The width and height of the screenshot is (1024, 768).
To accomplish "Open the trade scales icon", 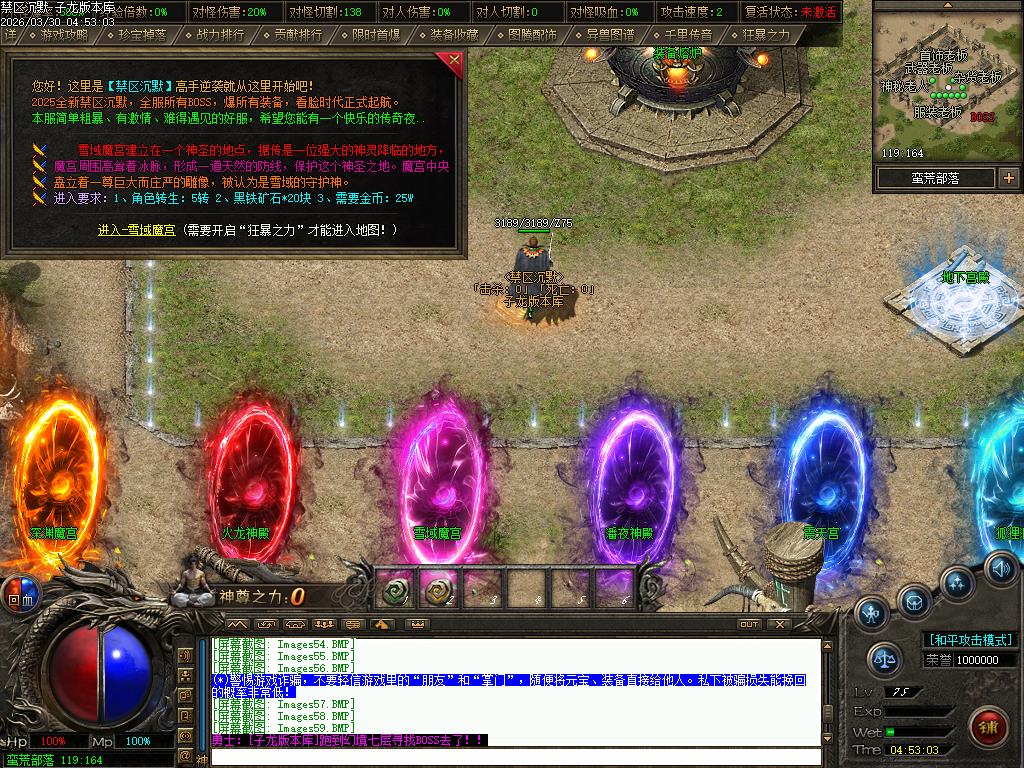I will click(883, 658).
